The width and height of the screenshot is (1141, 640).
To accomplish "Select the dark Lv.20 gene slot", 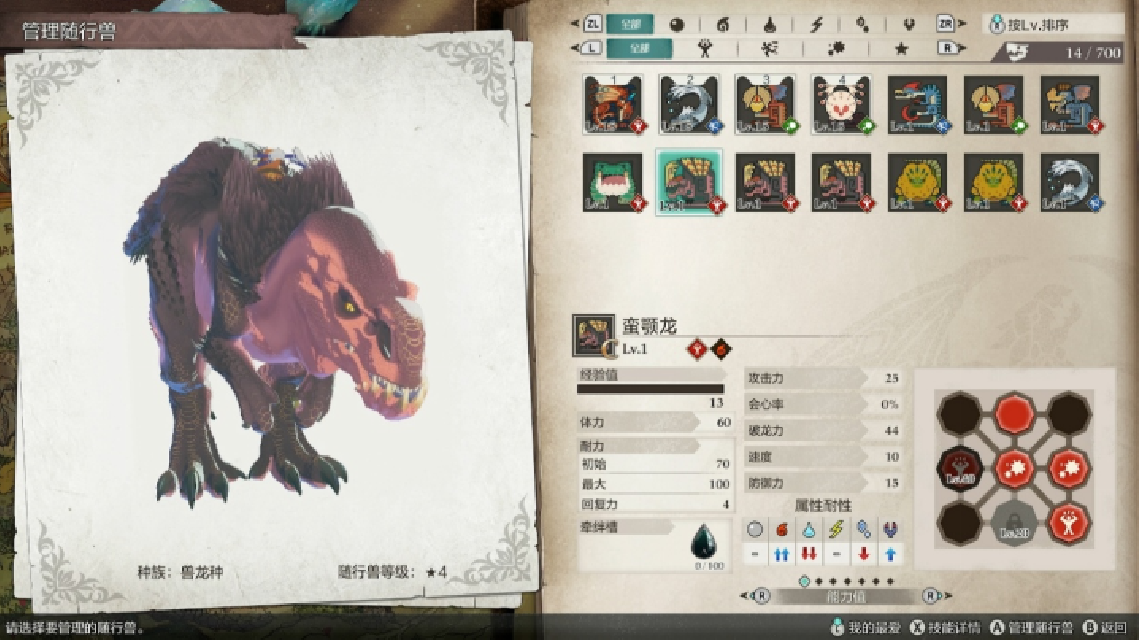I will (x=958, y=466).
